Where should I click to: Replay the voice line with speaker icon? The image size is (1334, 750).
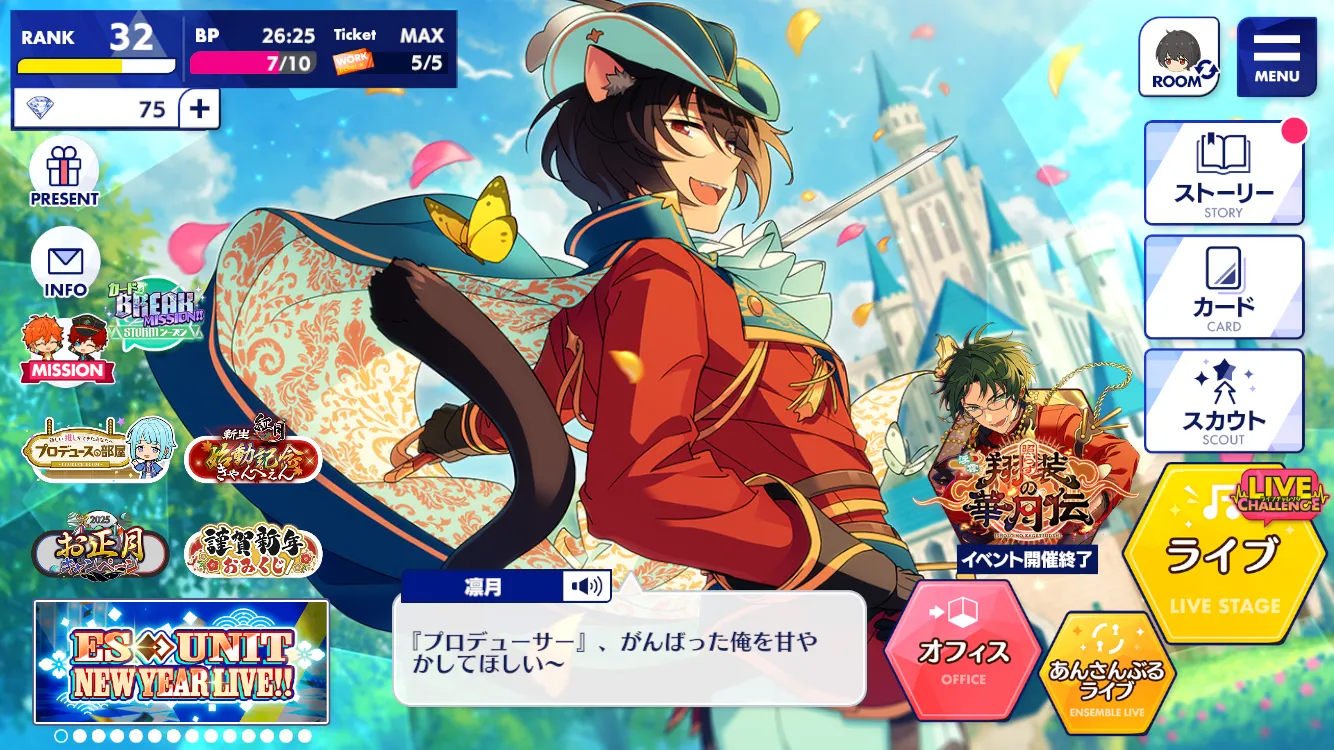coord(587,586)
